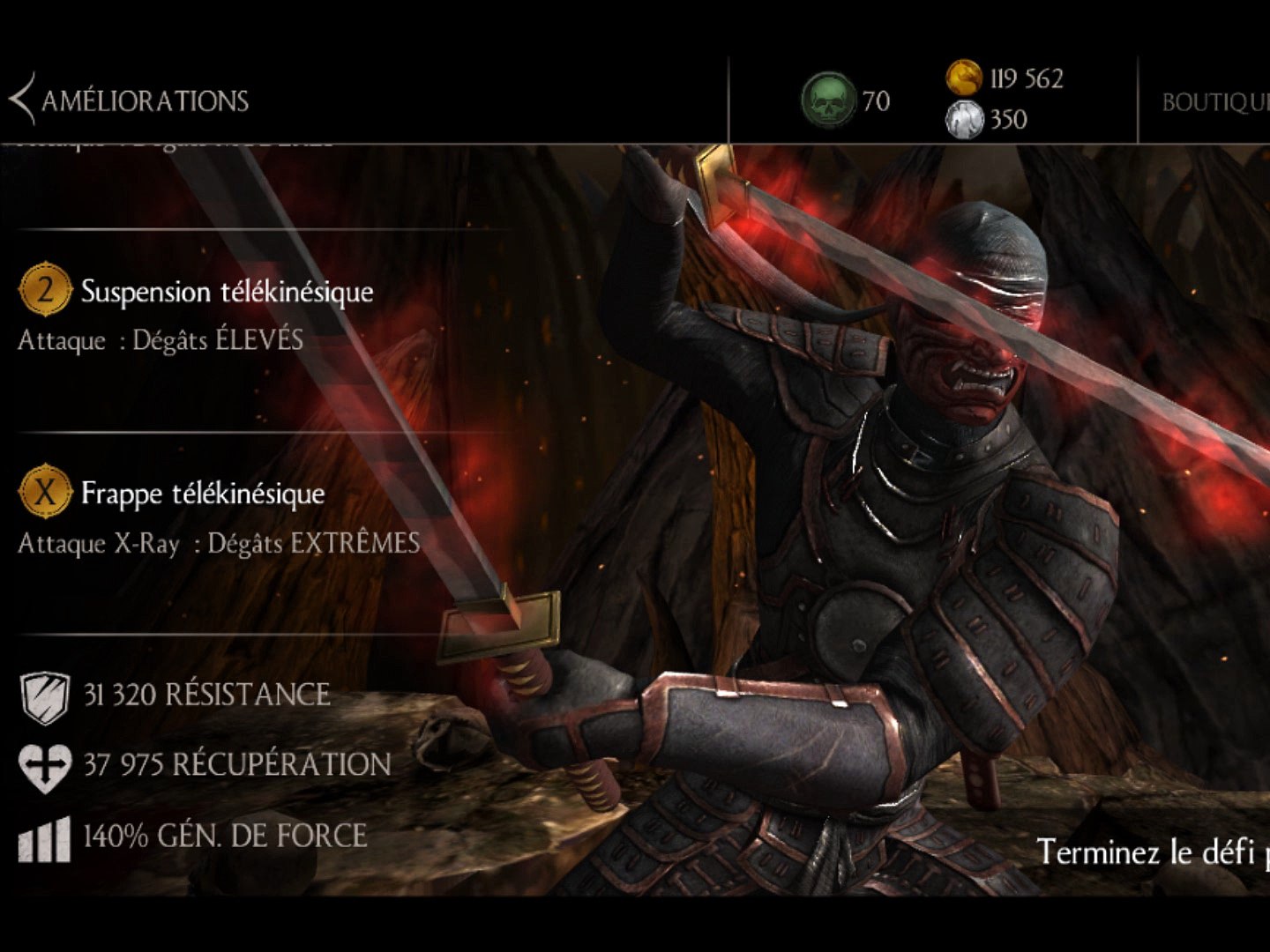
Task: Tap the gold dragon koins icon
Action: coord(964,78)
